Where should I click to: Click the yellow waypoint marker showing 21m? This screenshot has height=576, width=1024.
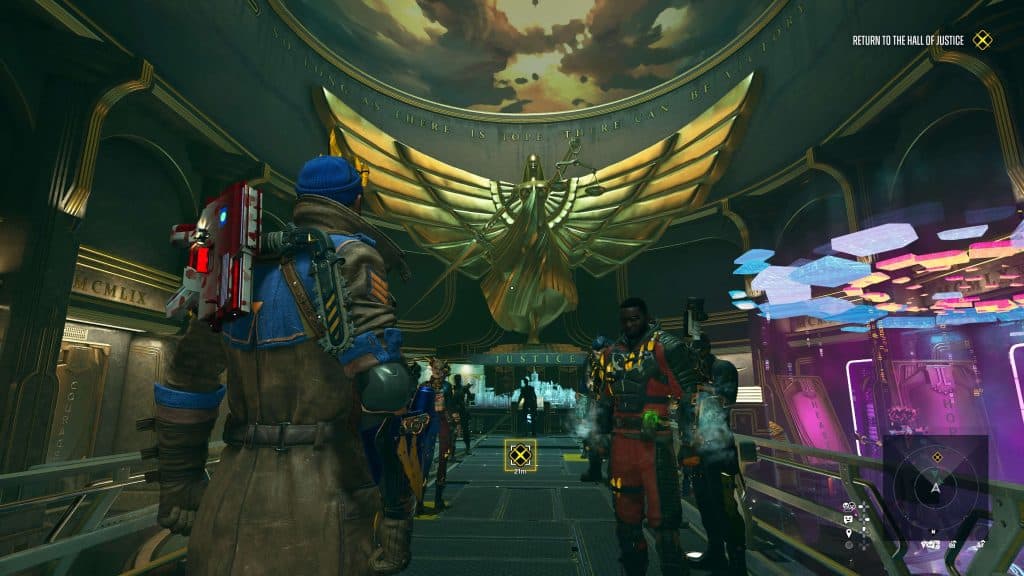coord(519,456)
